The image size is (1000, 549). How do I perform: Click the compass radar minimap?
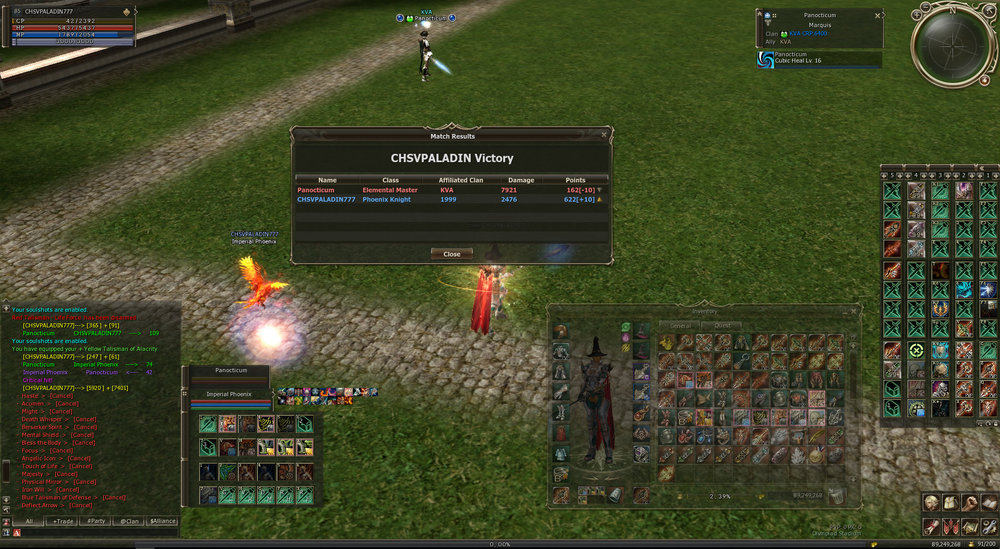pos(953,45)
